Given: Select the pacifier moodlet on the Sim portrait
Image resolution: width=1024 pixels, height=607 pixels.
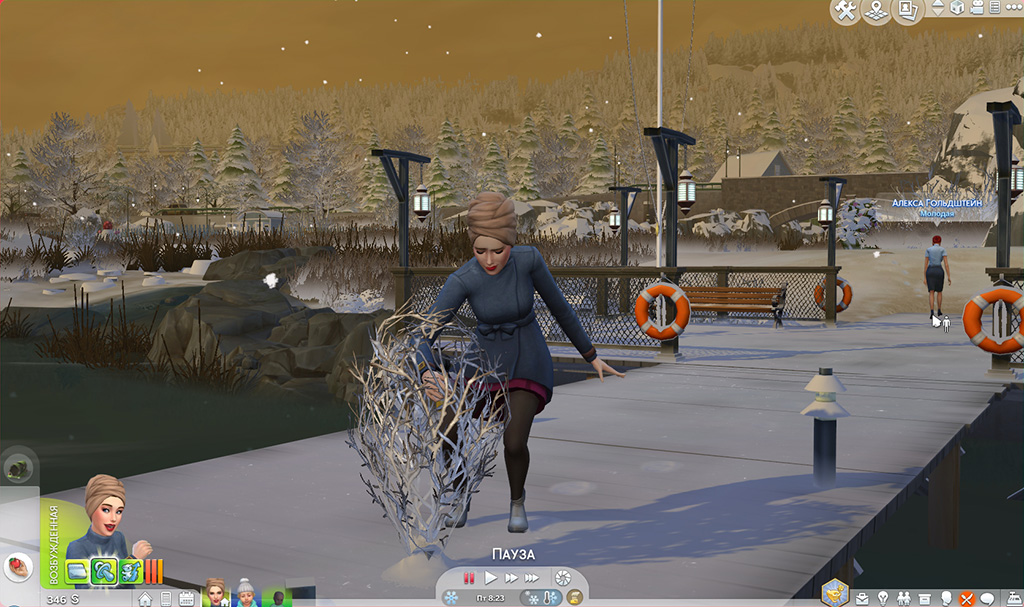Looking at the screenshot, I should click(104, 572).
